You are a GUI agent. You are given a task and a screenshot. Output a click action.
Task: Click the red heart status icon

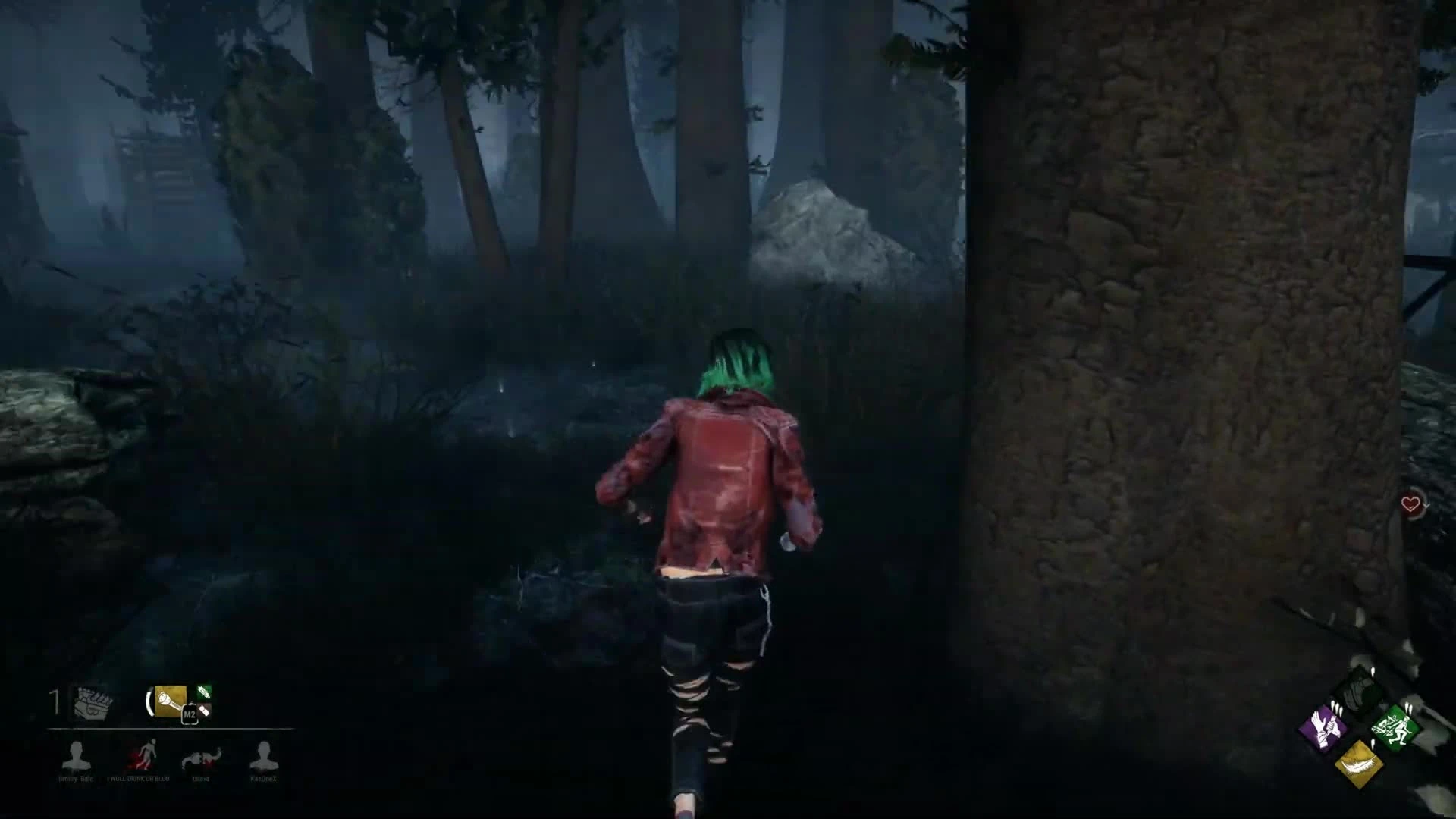(1411, 502)
